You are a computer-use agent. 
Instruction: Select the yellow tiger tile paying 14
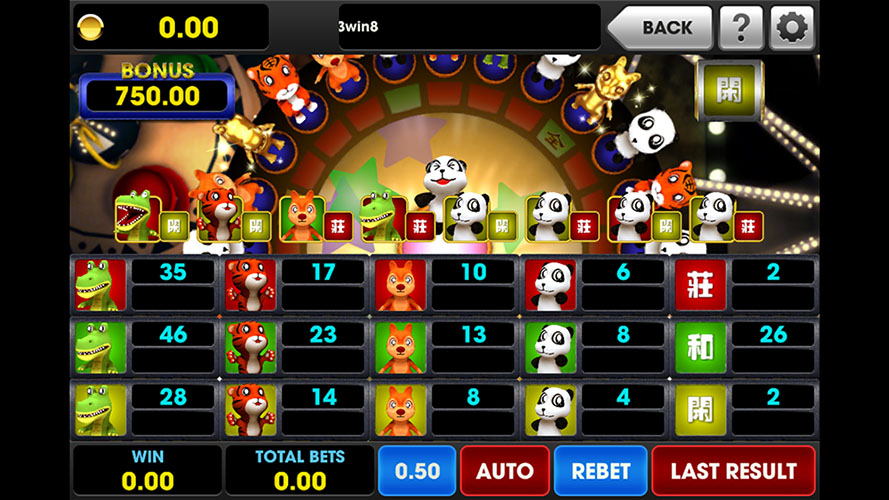251,409
